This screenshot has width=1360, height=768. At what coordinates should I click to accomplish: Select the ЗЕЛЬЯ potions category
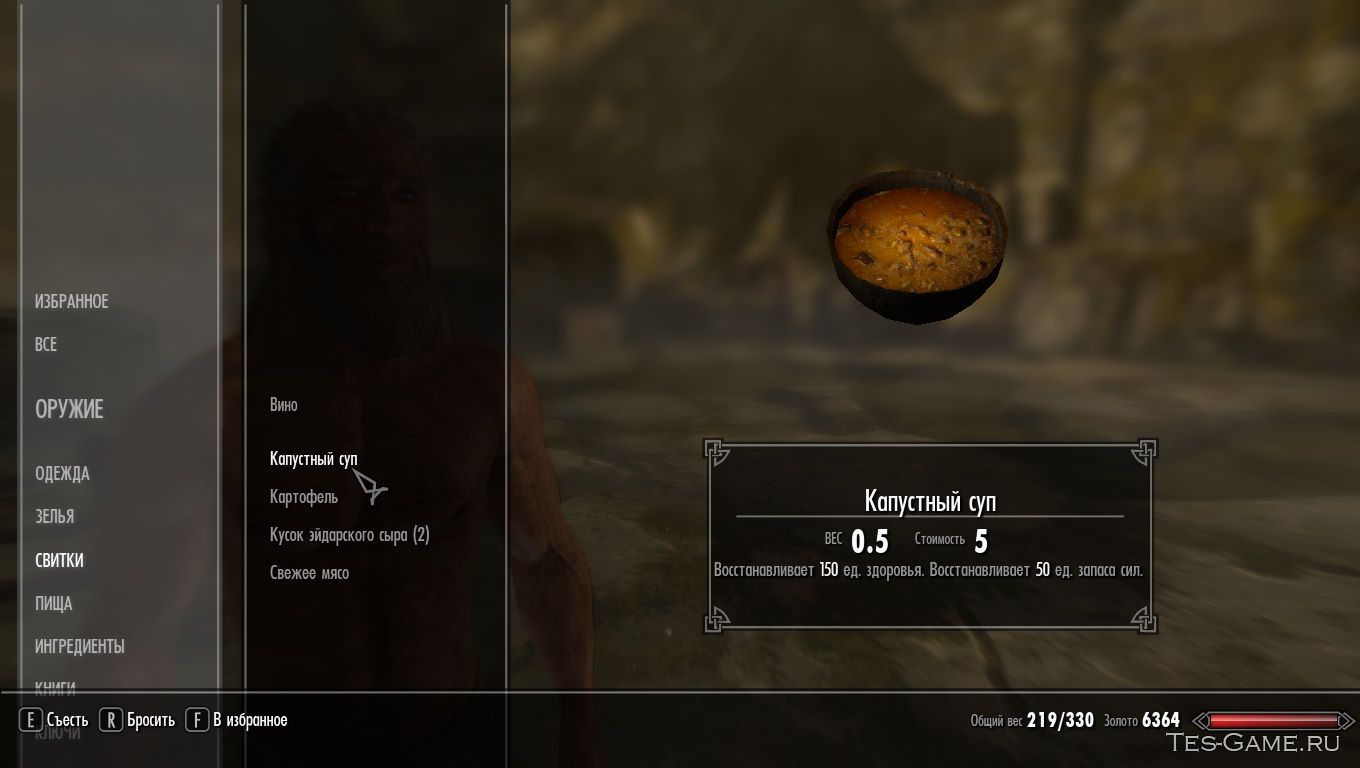(x=54, y=516)
